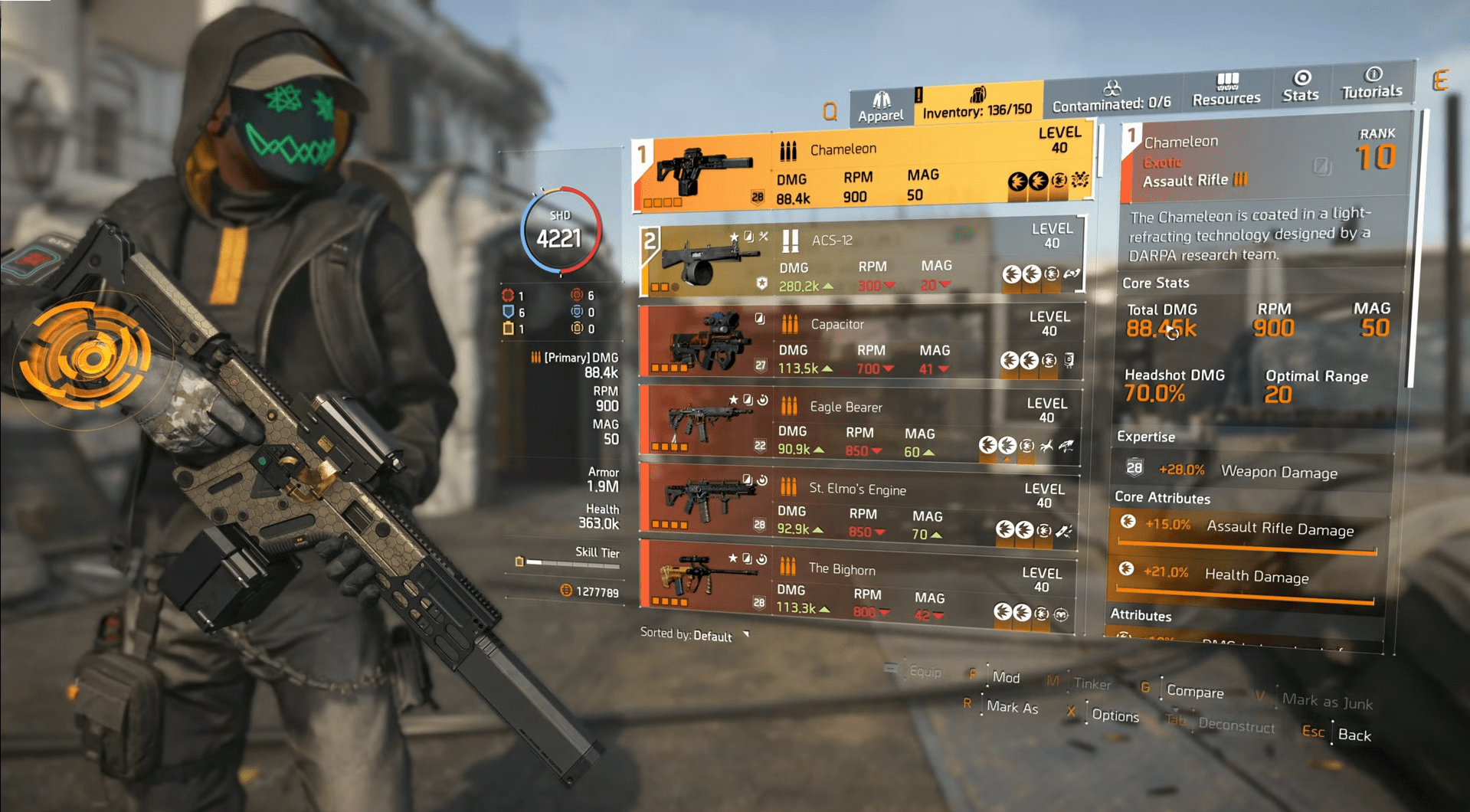Select The Bighorn weapon row
Image resolution: width=1470 pixels, height=812 pixels.
(855, 586)
